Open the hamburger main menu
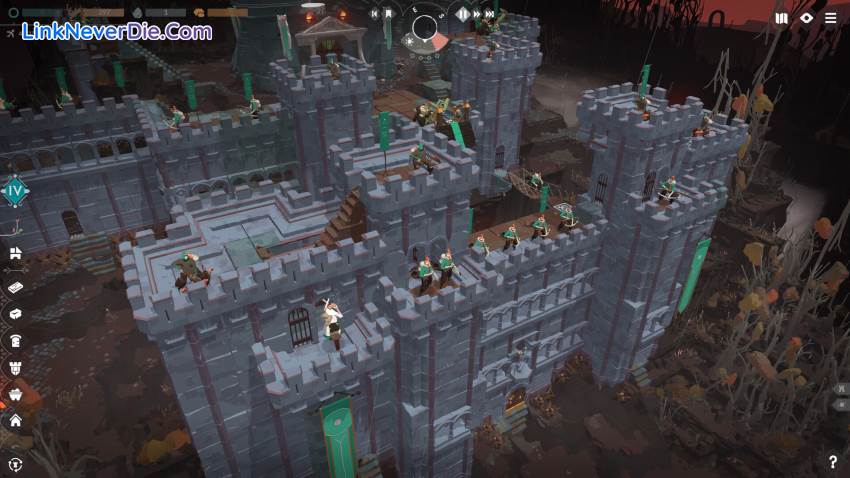 click(x=831, y=18)
